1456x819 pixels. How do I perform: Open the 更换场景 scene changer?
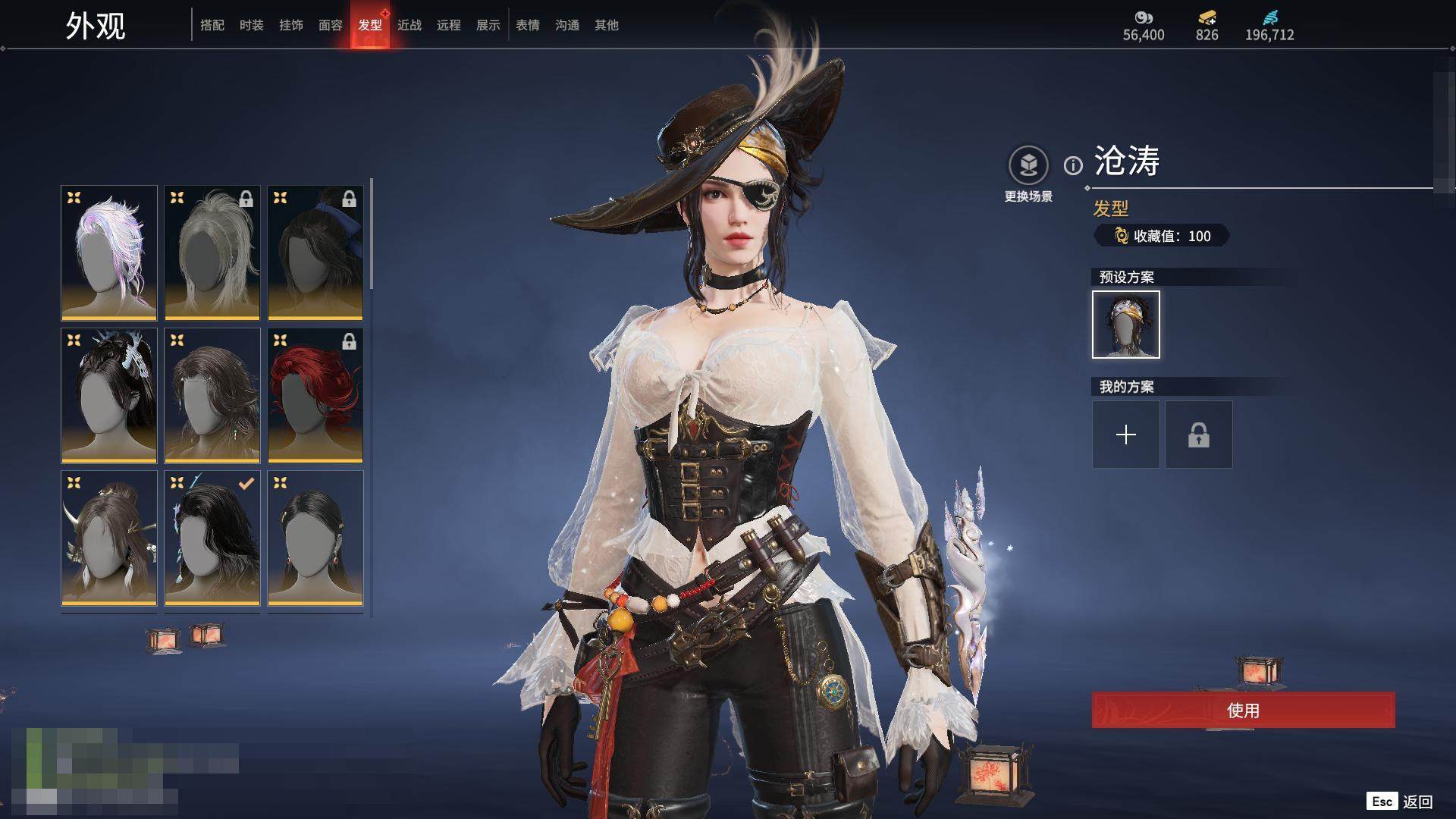[1028, 165]
